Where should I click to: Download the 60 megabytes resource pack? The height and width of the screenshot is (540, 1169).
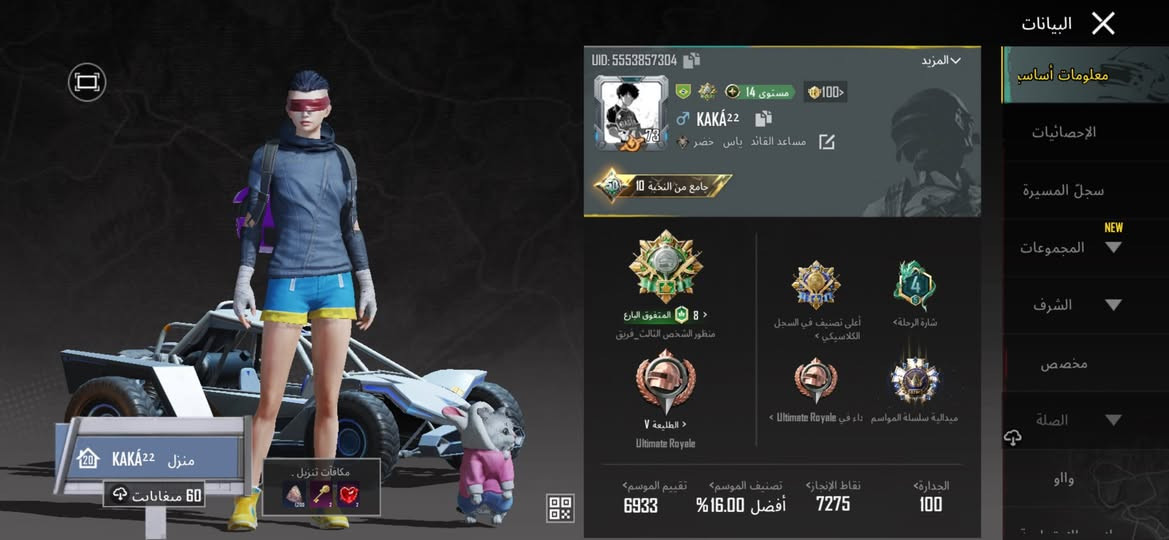click(x=155, y=495)
